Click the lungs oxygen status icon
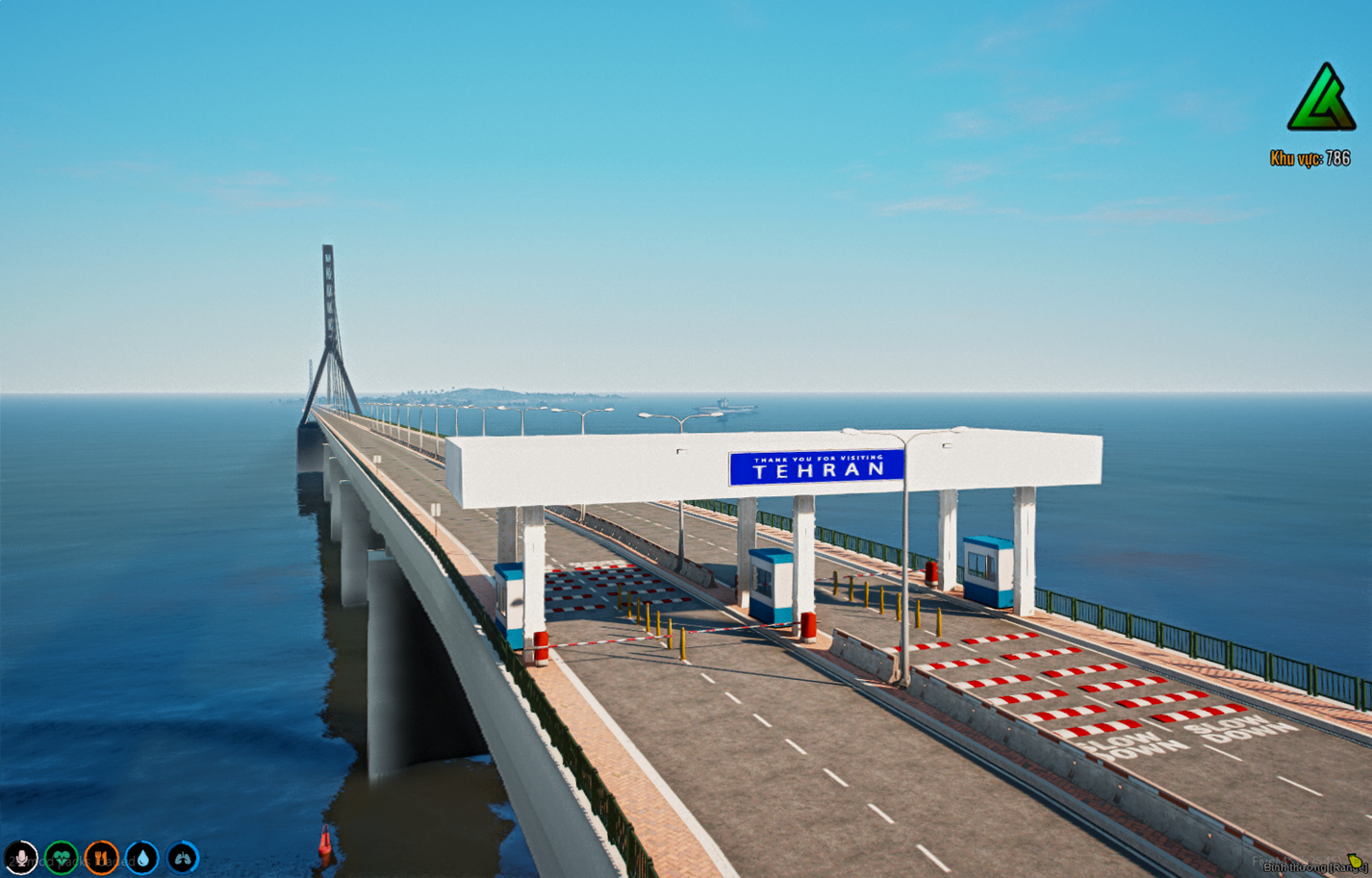 tap(183, 857)
